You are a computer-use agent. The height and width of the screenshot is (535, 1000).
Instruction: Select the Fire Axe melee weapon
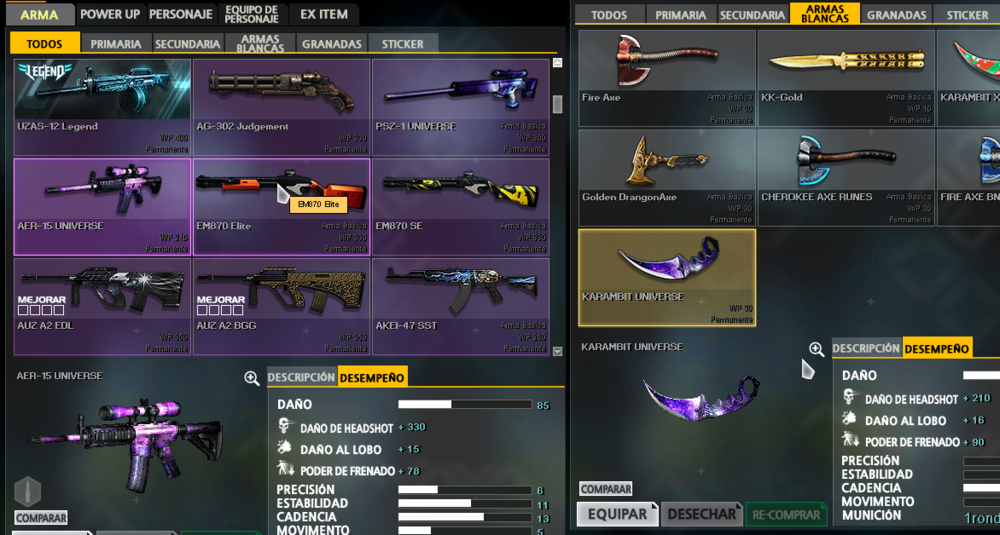[666, 78]
